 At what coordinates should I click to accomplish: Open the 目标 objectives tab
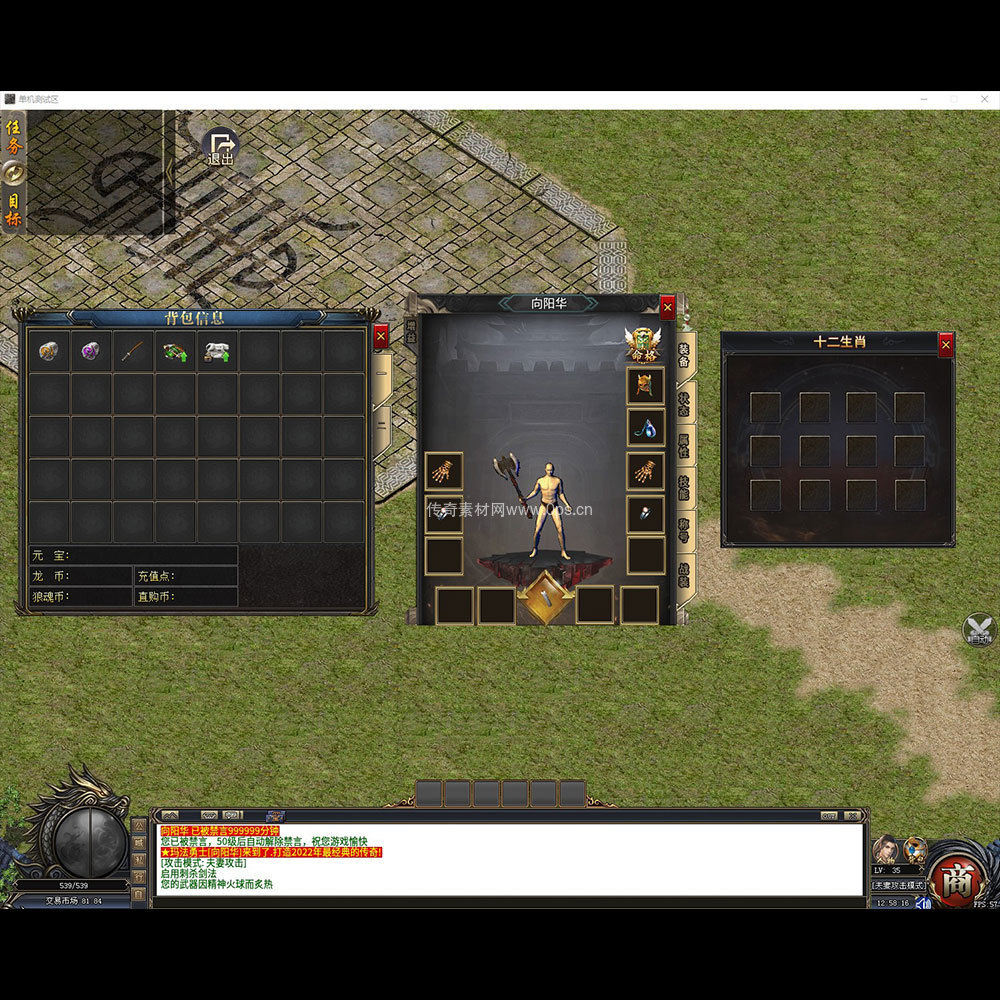tap(13, 209)
